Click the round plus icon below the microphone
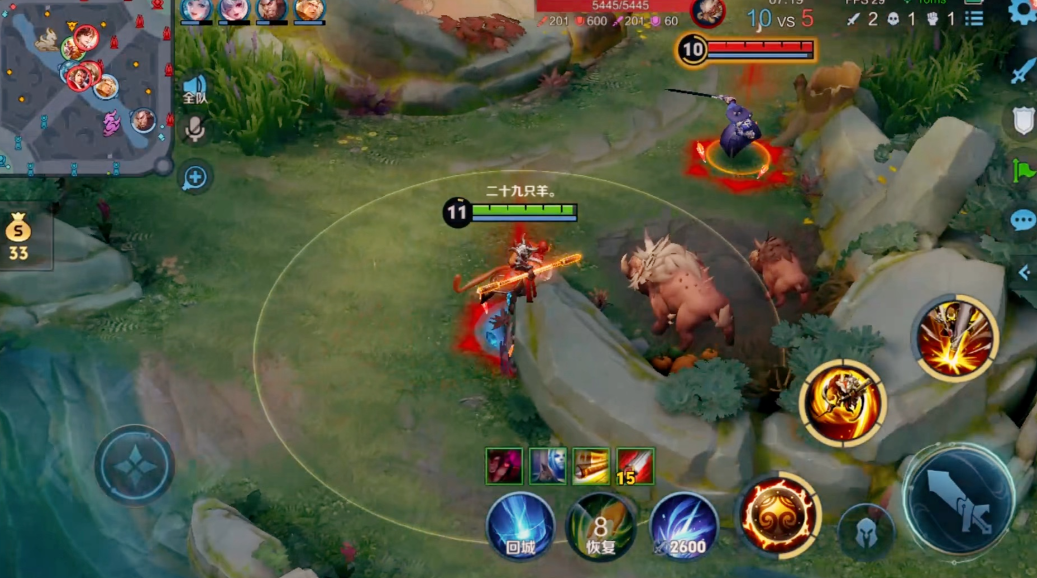Screen dimensions: 1037x578 pos(194,178)
